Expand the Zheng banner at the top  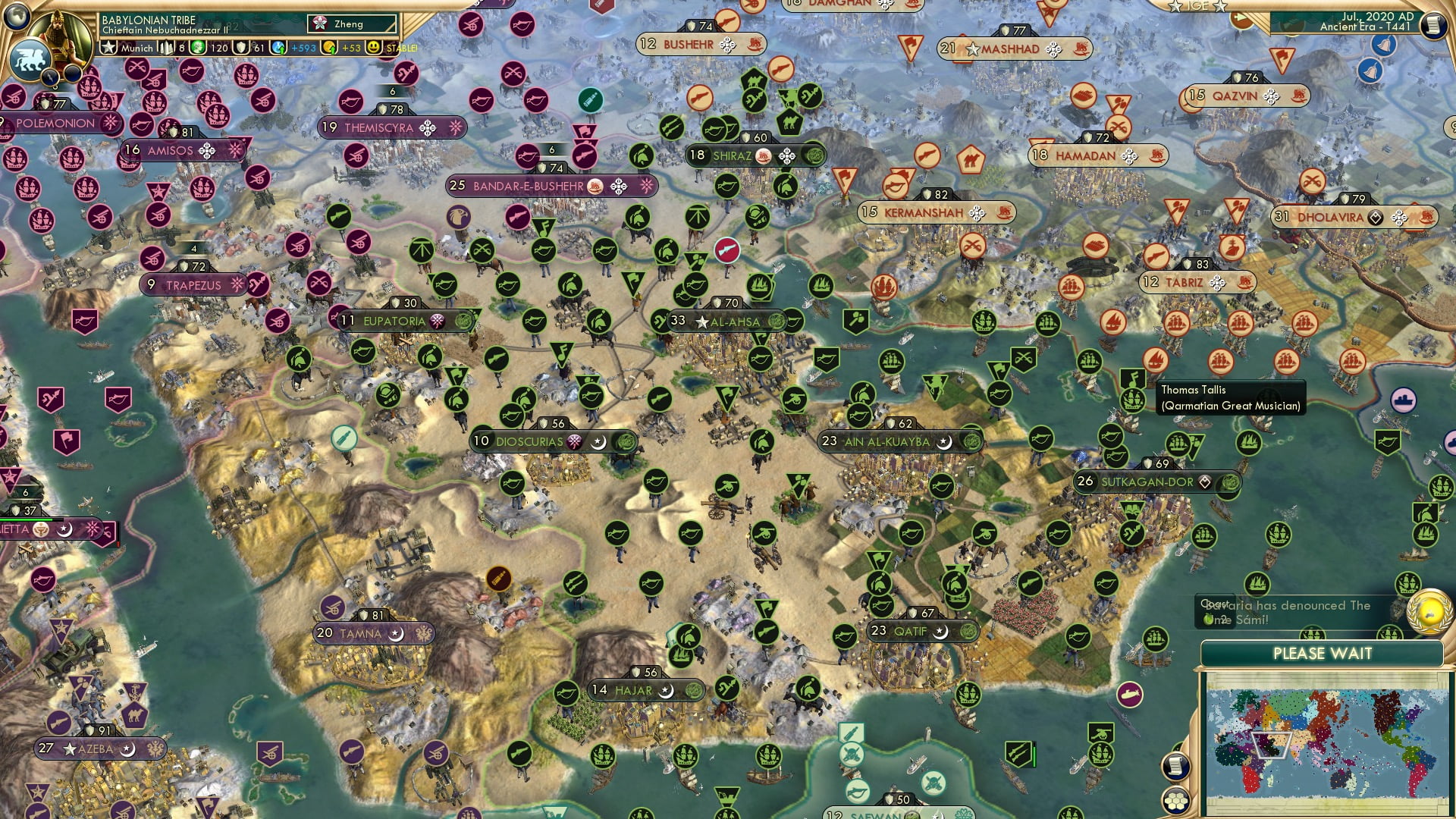pos(350,24)
